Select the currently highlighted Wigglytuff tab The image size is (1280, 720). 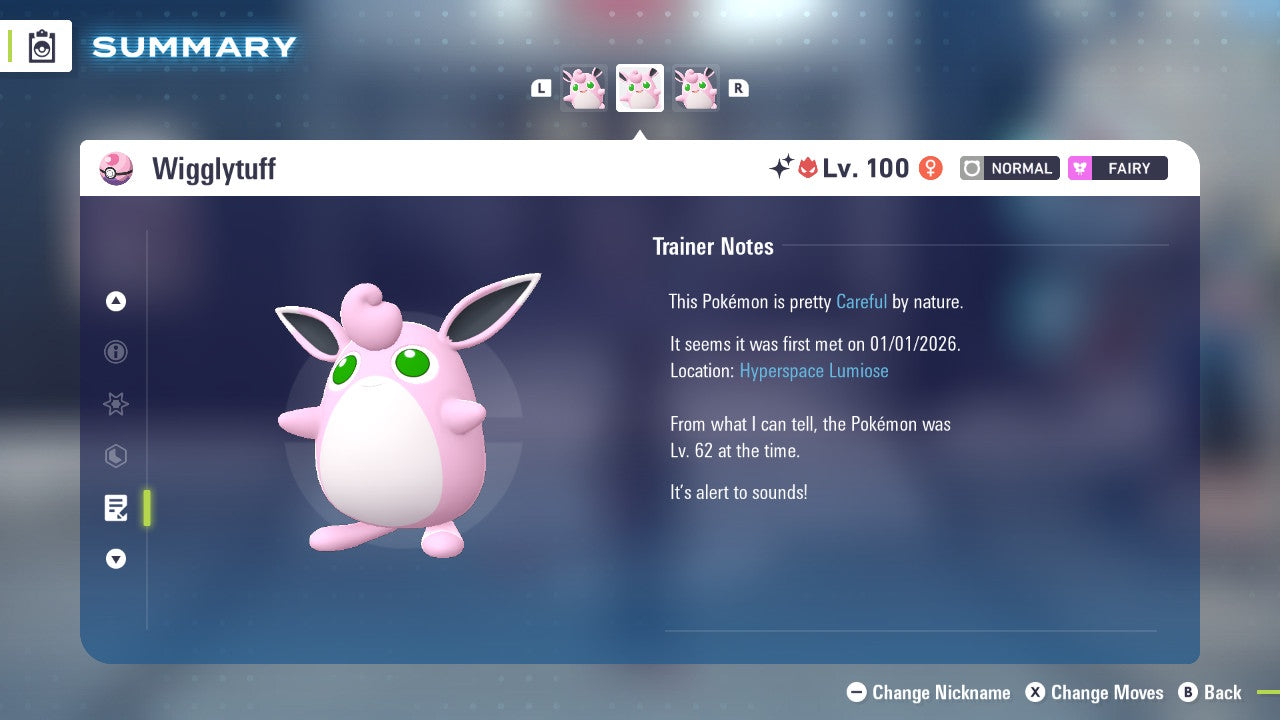coord(640,88)
